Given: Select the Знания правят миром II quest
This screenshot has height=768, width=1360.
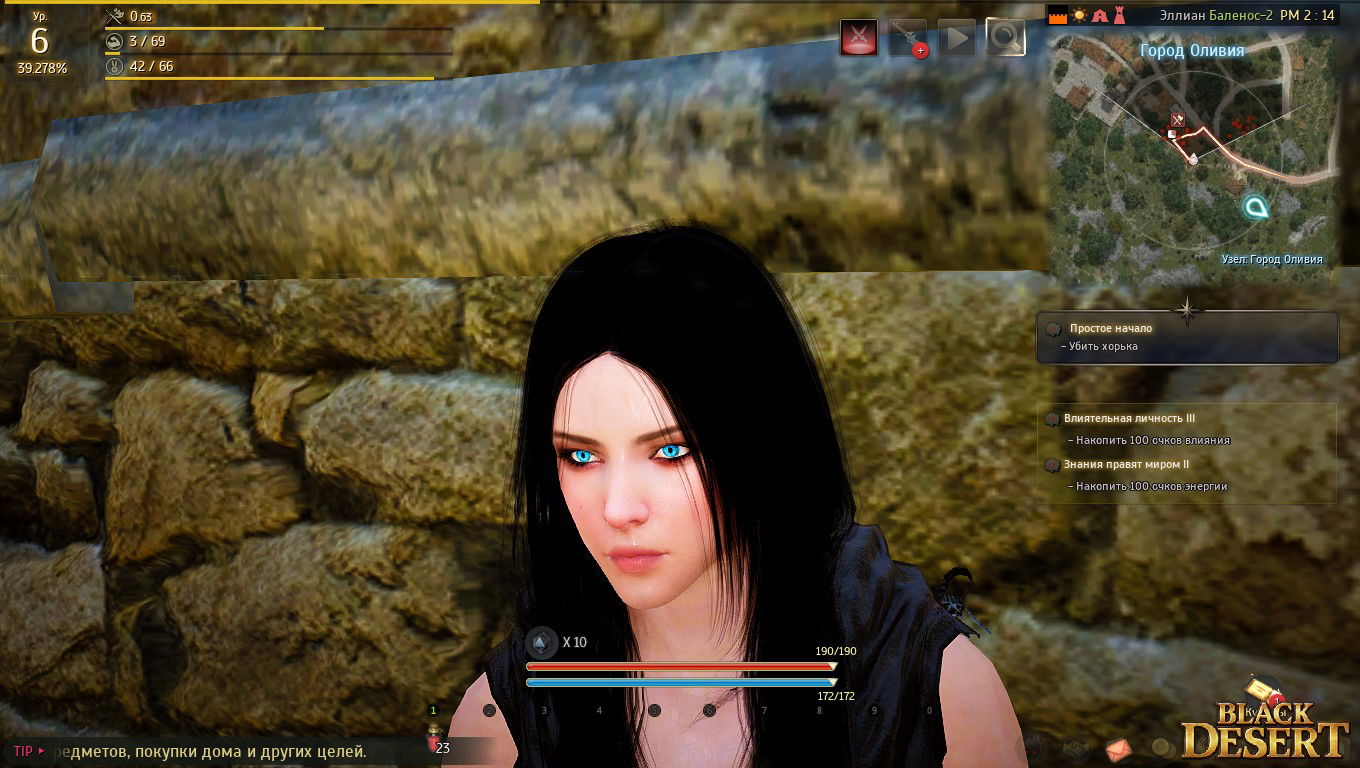Looking at the screenshot, I should [1125, 464].
